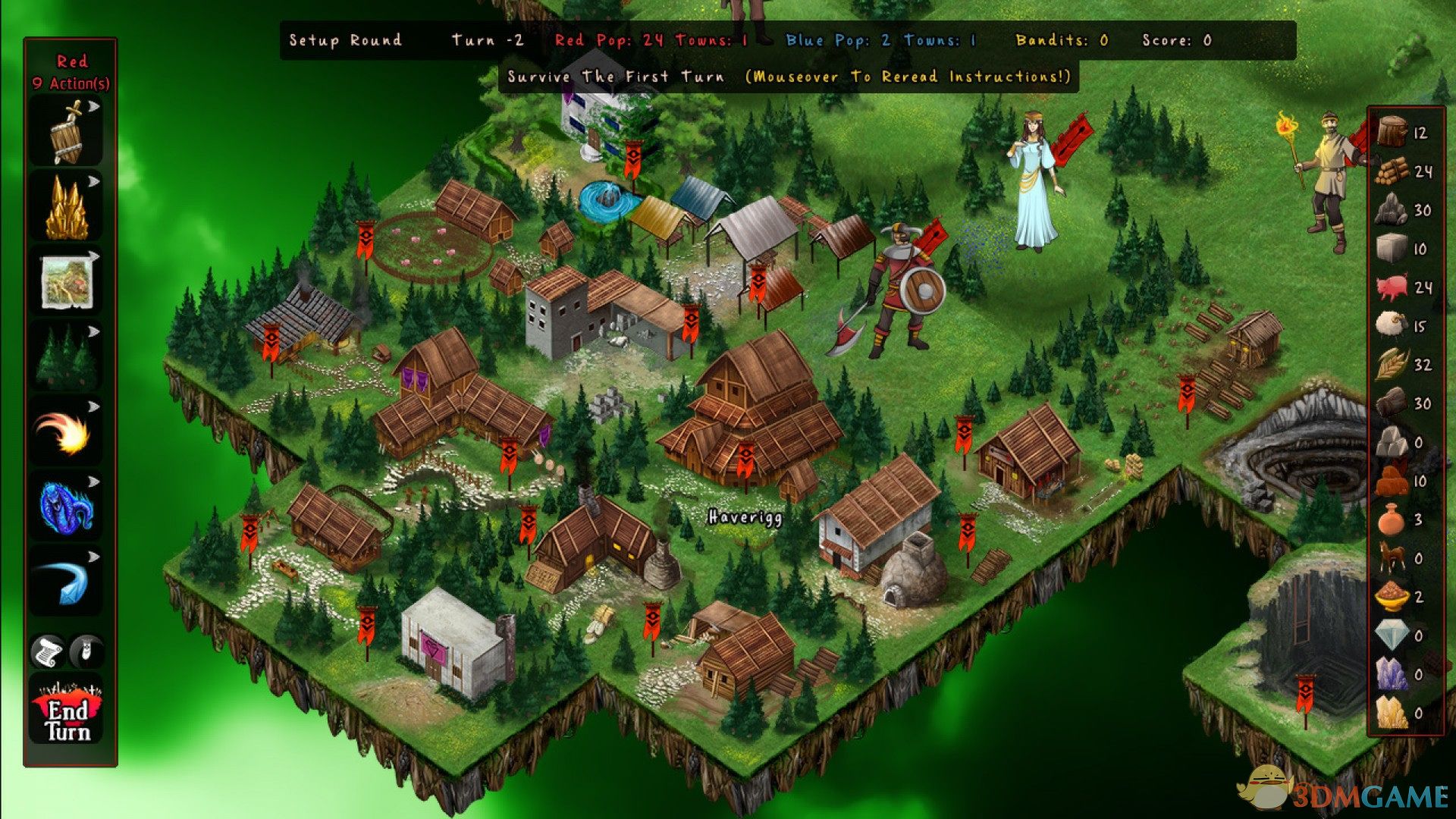1456x819 pixels.
Task: Open the landscape map picture action
Action: [x=67, y=283]
